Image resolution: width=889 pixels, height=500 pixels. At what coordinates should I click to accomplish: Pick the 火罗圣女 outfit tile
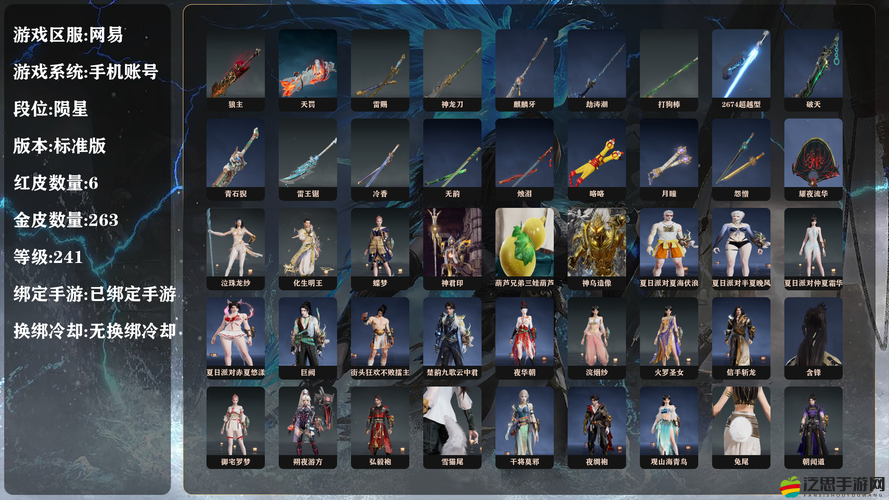coord(668,337)
